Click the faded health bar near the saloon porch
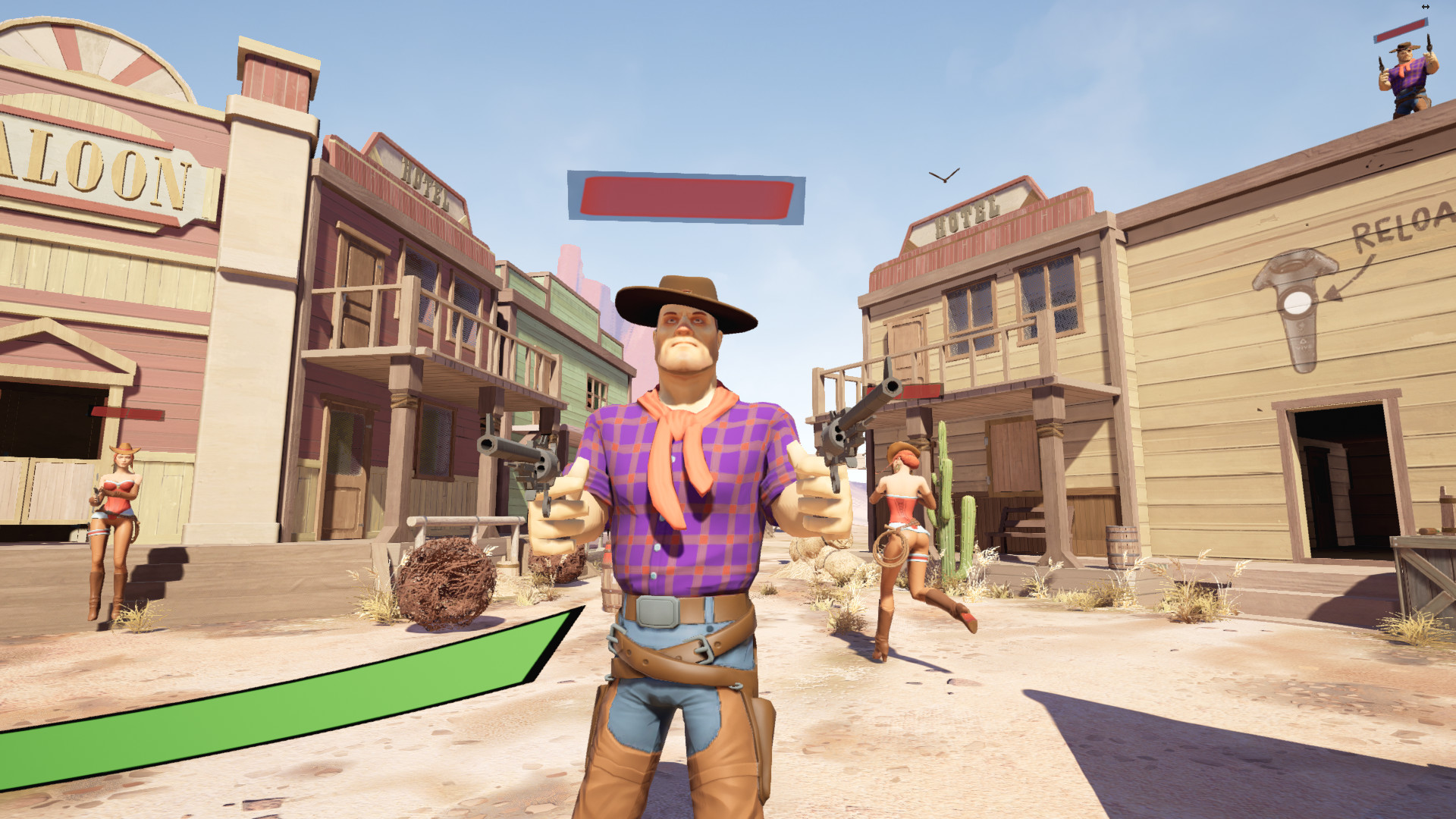Screen dimensions: 1456x819 pyautogui.click(x=127, y=415)
